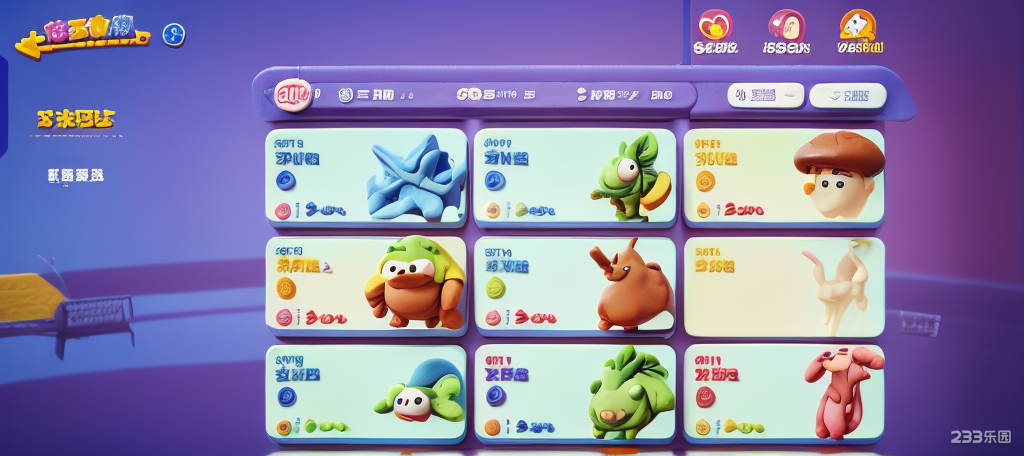Open the heart icon at the top
Screen dimensions: 1024x456
point(715,27)
